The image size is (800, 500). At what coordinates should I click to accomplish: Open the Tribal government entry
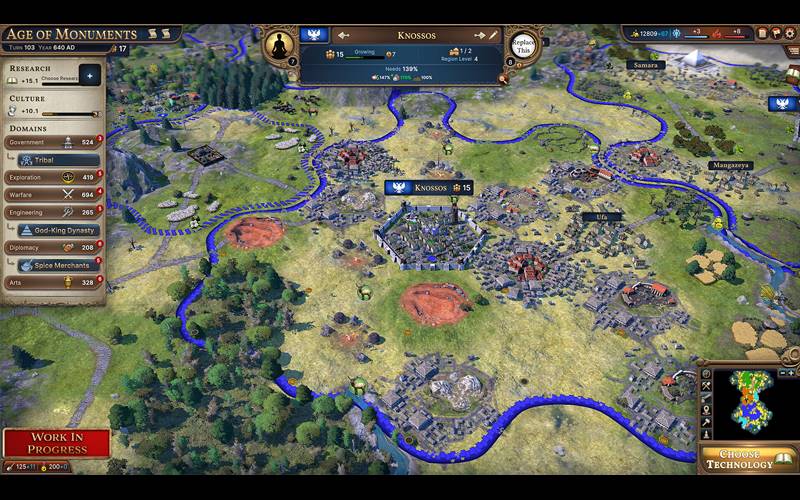[58, 159]
